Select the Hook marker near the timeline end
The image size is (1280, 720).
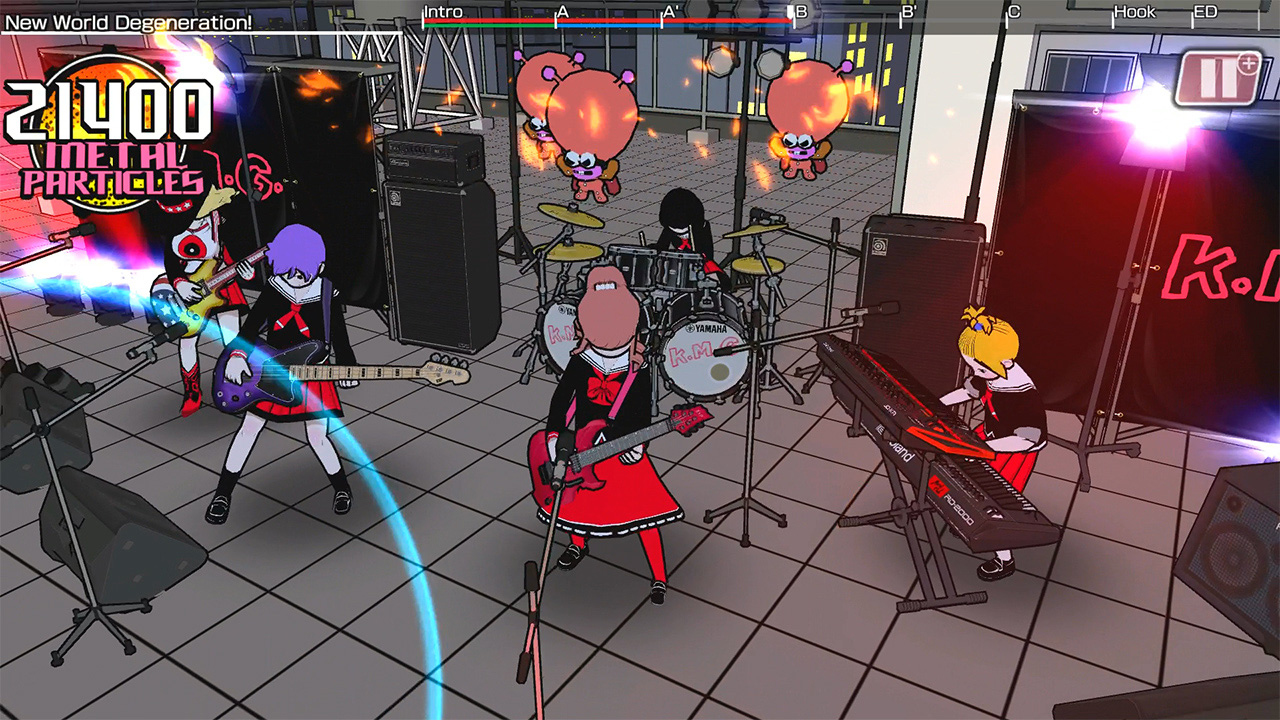[x=1134, y=13]
